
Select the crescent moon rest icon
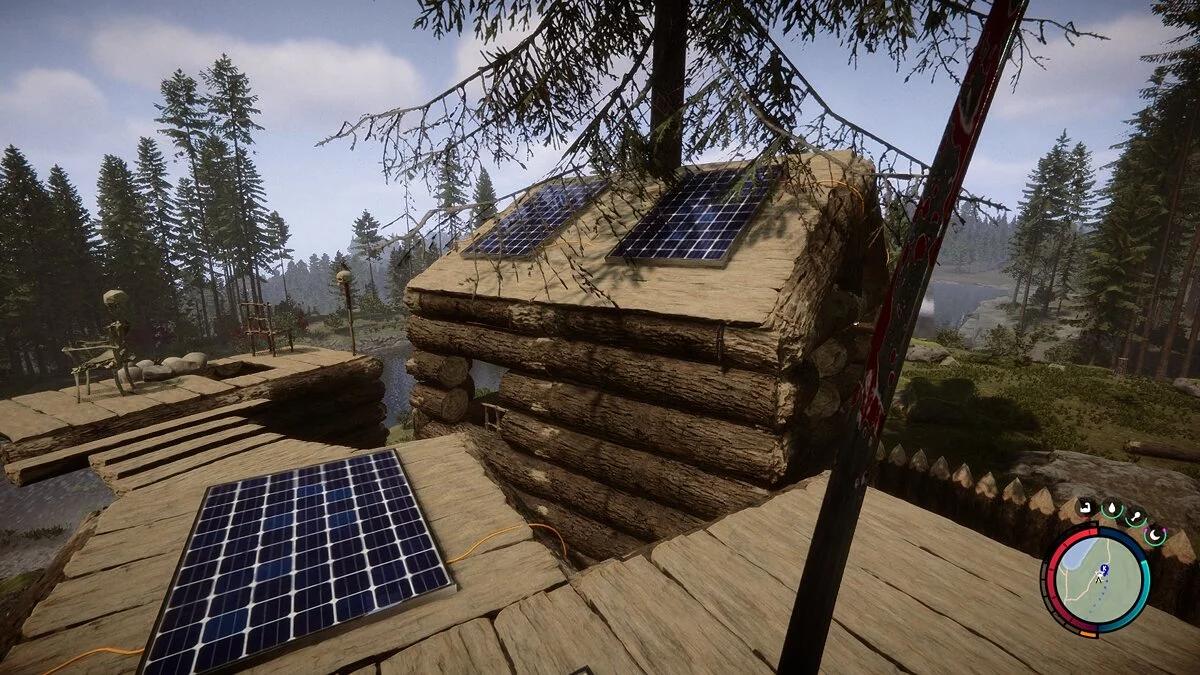[x=1155, y=535]
